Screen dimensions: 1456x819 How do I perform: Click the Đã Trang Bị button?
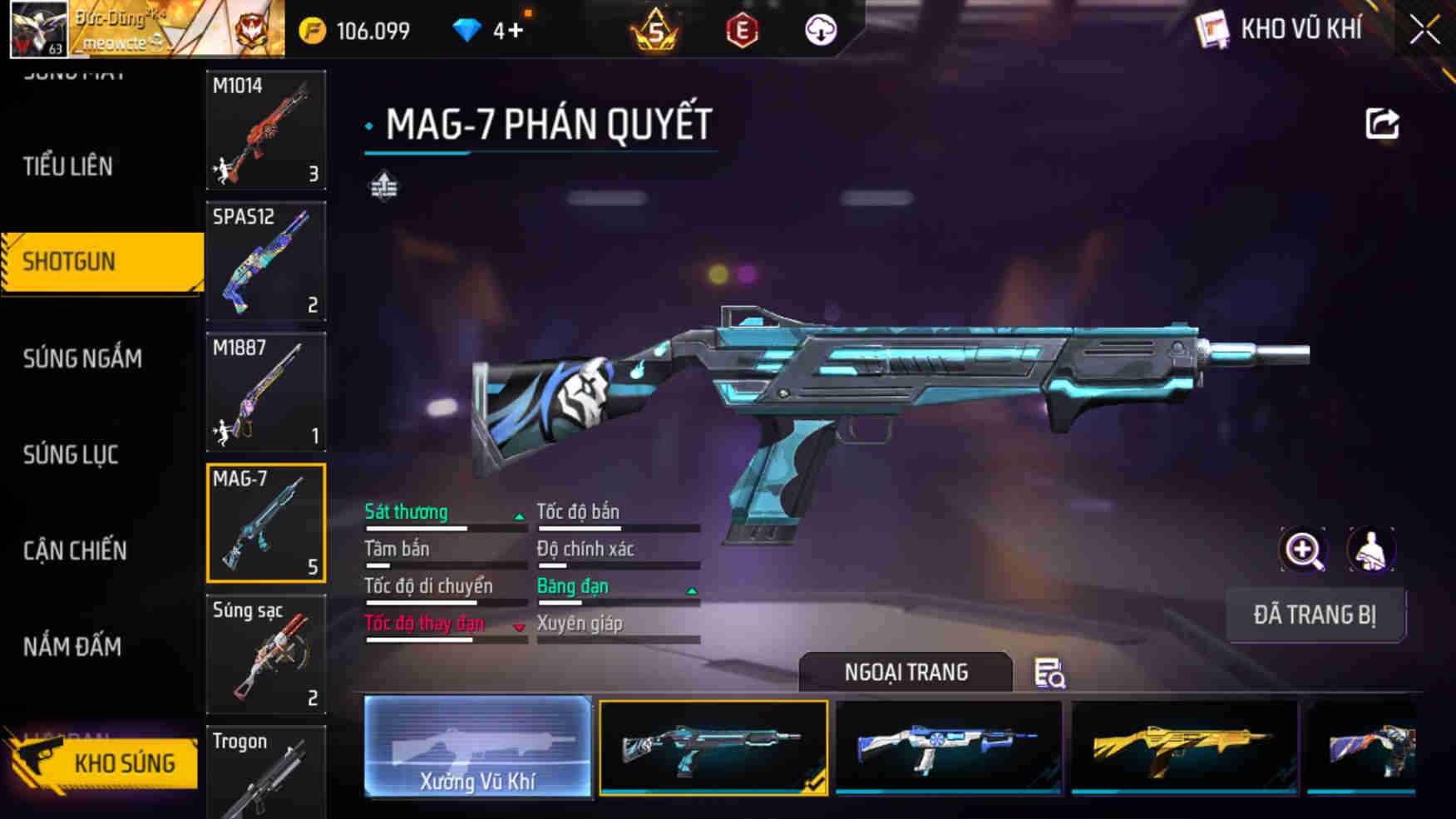1315,615
